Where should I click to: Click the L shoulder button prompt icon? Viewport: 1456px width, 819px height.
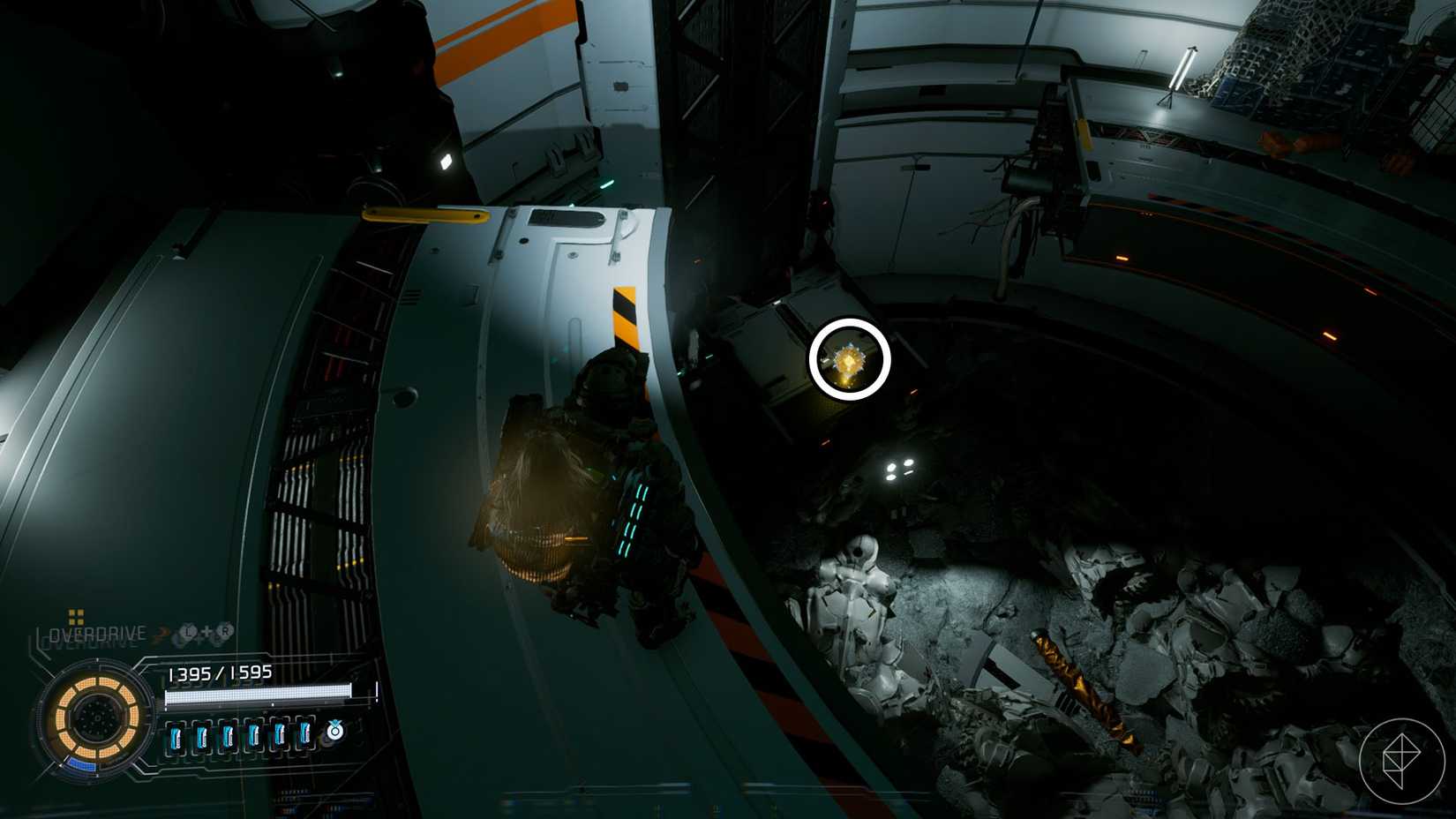pyautogui.click(x=187, y=632)
